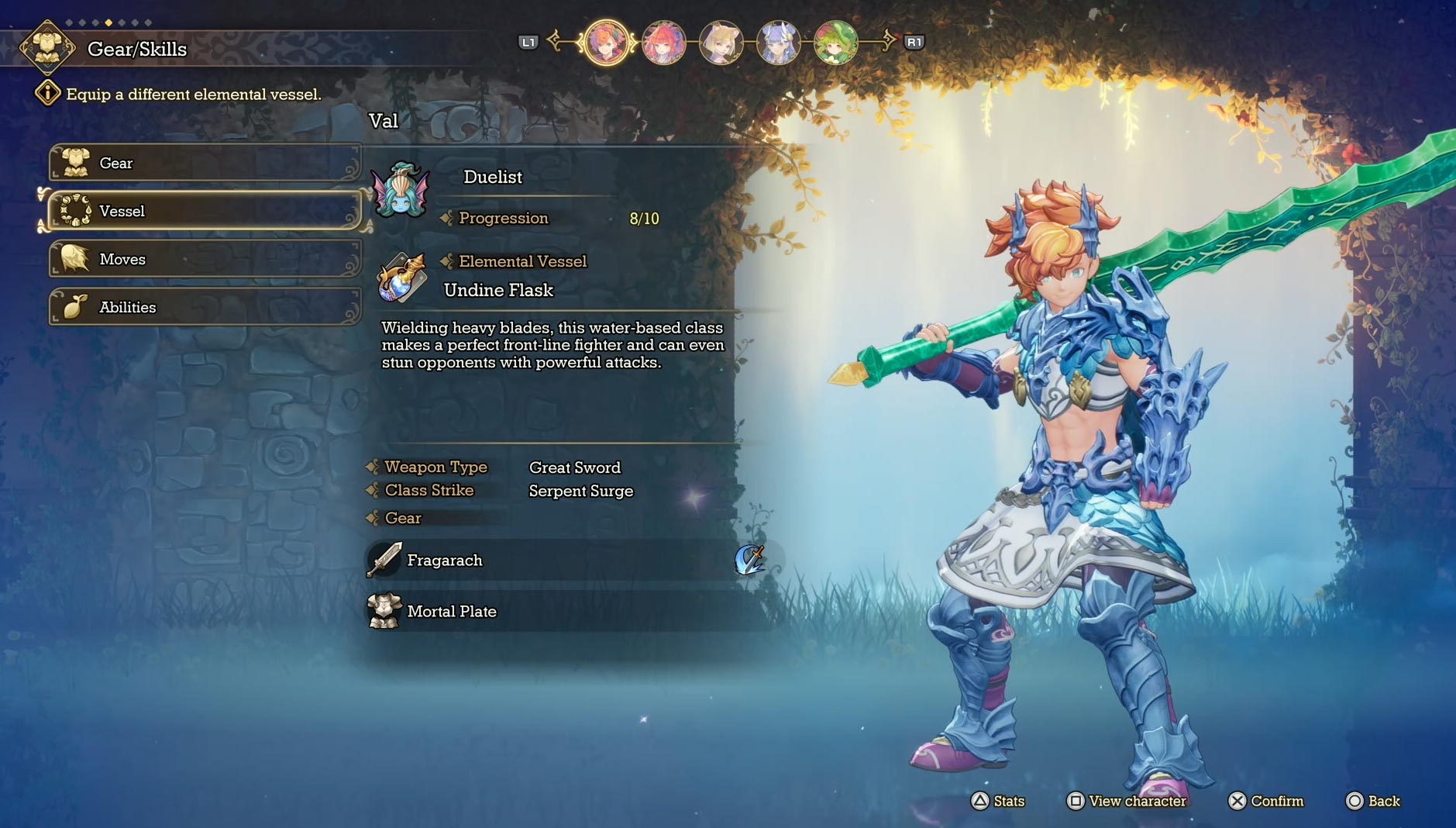Choose the Abilities menu entry
1456x828 pixels.
click(205, 307)
